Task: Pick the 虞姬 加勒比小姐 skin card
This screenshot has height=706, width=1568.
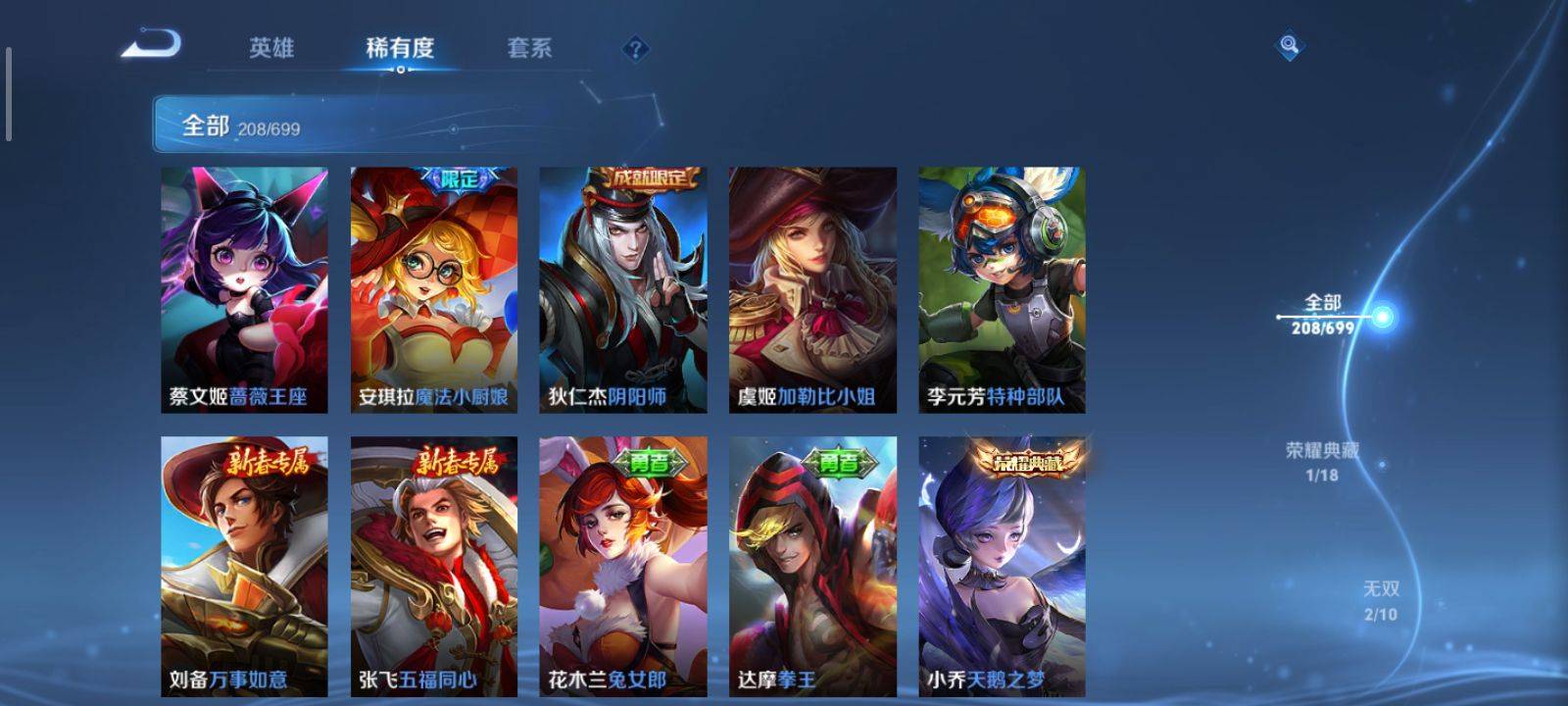Action: pyautogui.click(x=812, y=289)
